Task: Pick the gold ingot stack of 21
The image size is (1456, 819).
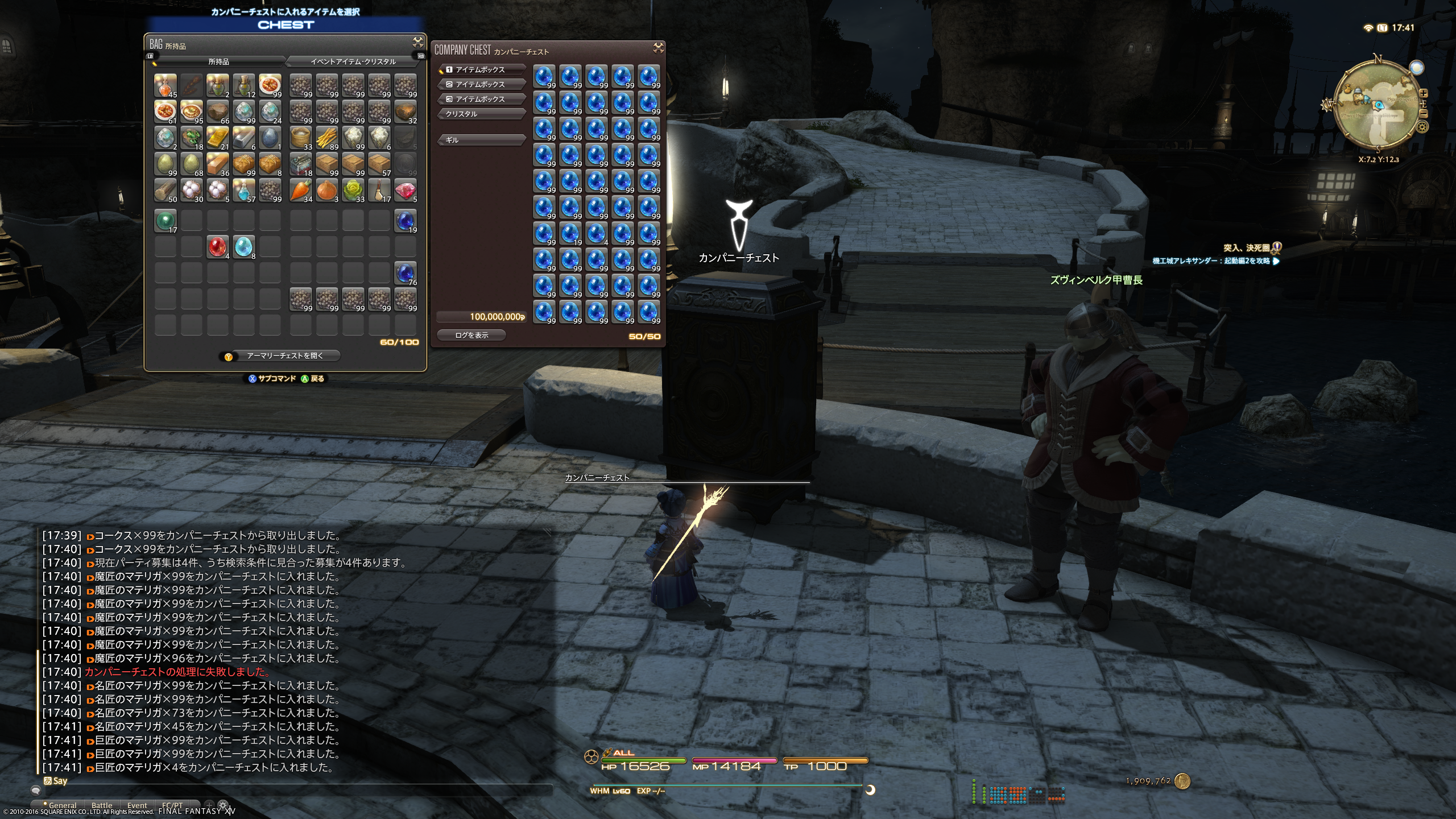Action: [x=217, y=138]
